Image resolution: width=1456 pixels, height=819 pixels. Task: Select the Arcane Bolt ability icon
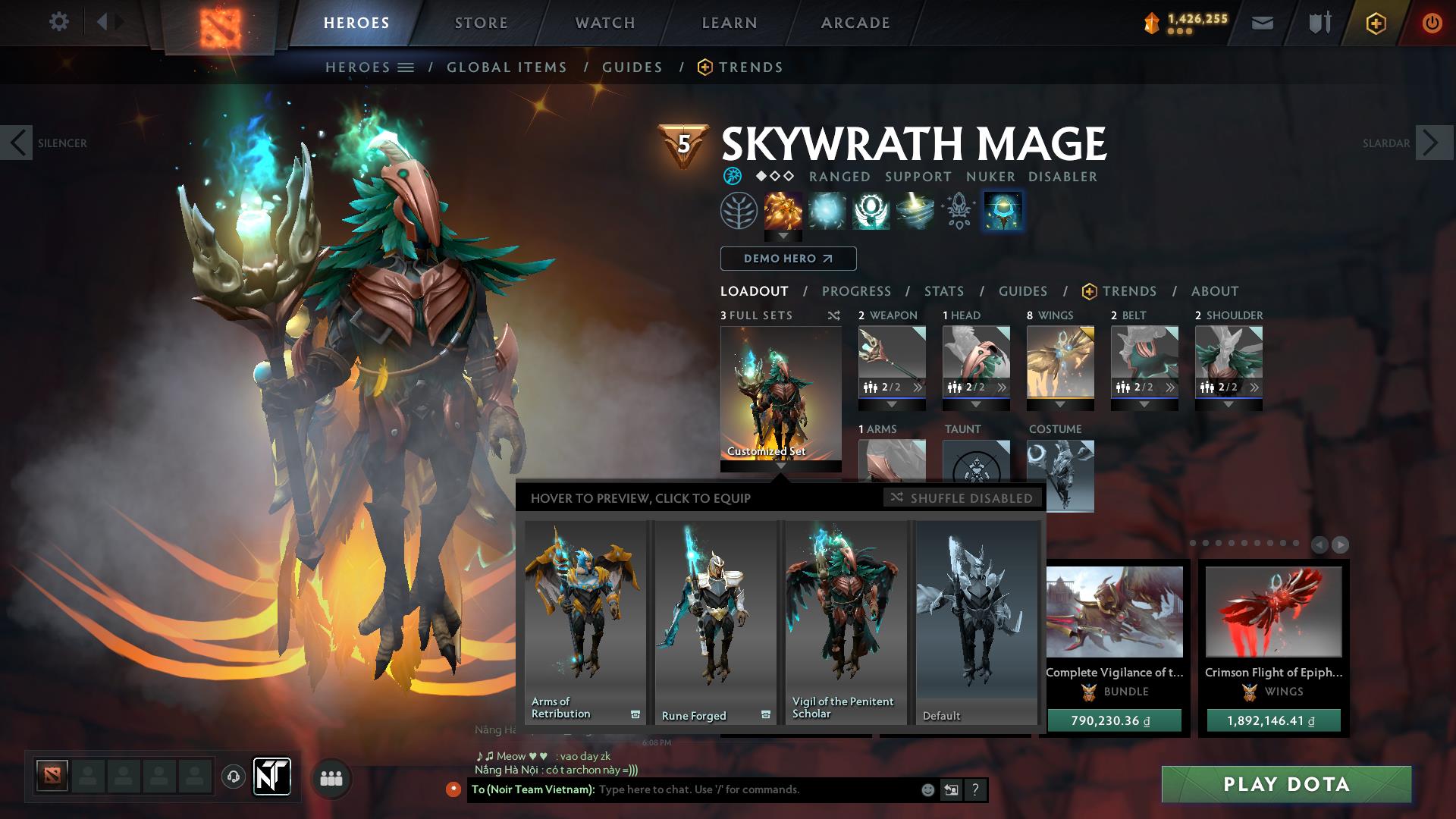click(782, 211)
